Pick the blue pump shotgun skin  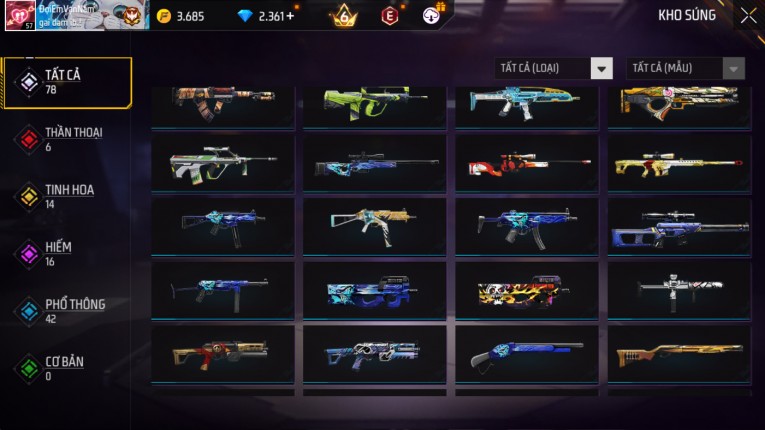(526, 353)
